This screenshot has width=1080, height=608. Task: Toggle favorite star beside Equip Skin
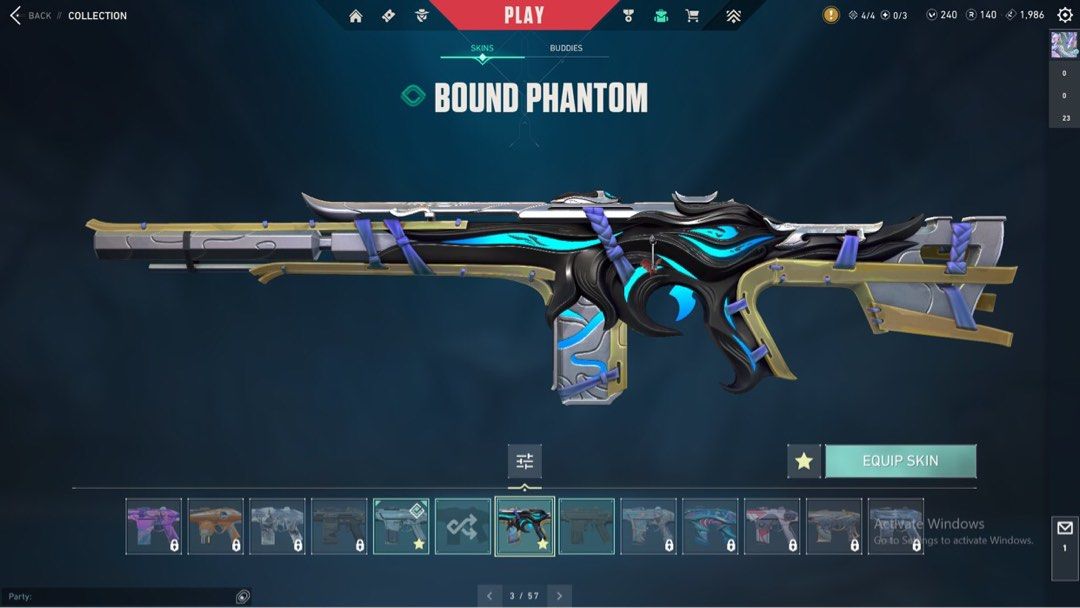804,461
